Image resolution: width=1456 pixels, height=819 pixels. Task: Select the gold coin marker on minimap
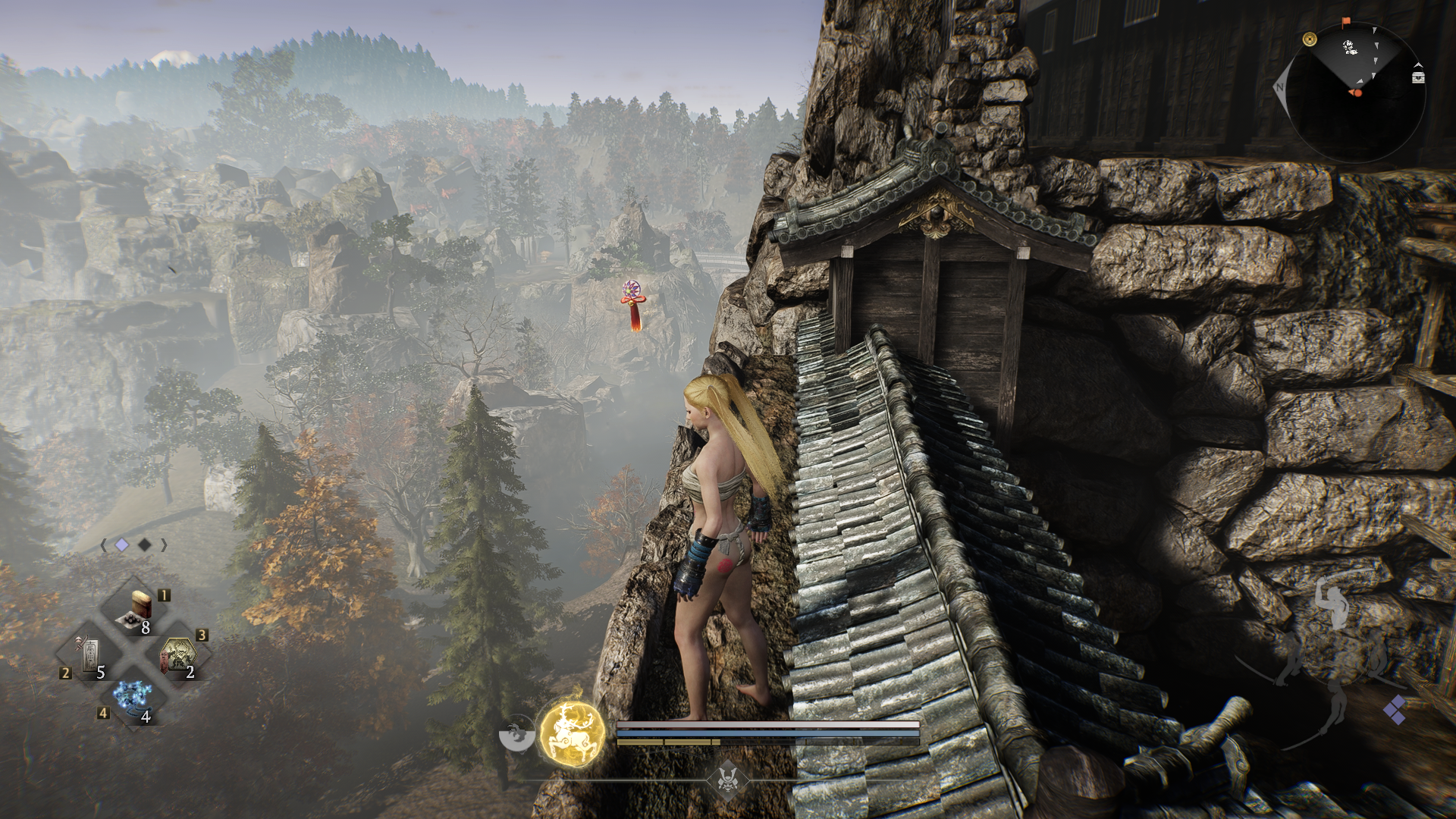pyautogui.click(x=1310, y=39)
